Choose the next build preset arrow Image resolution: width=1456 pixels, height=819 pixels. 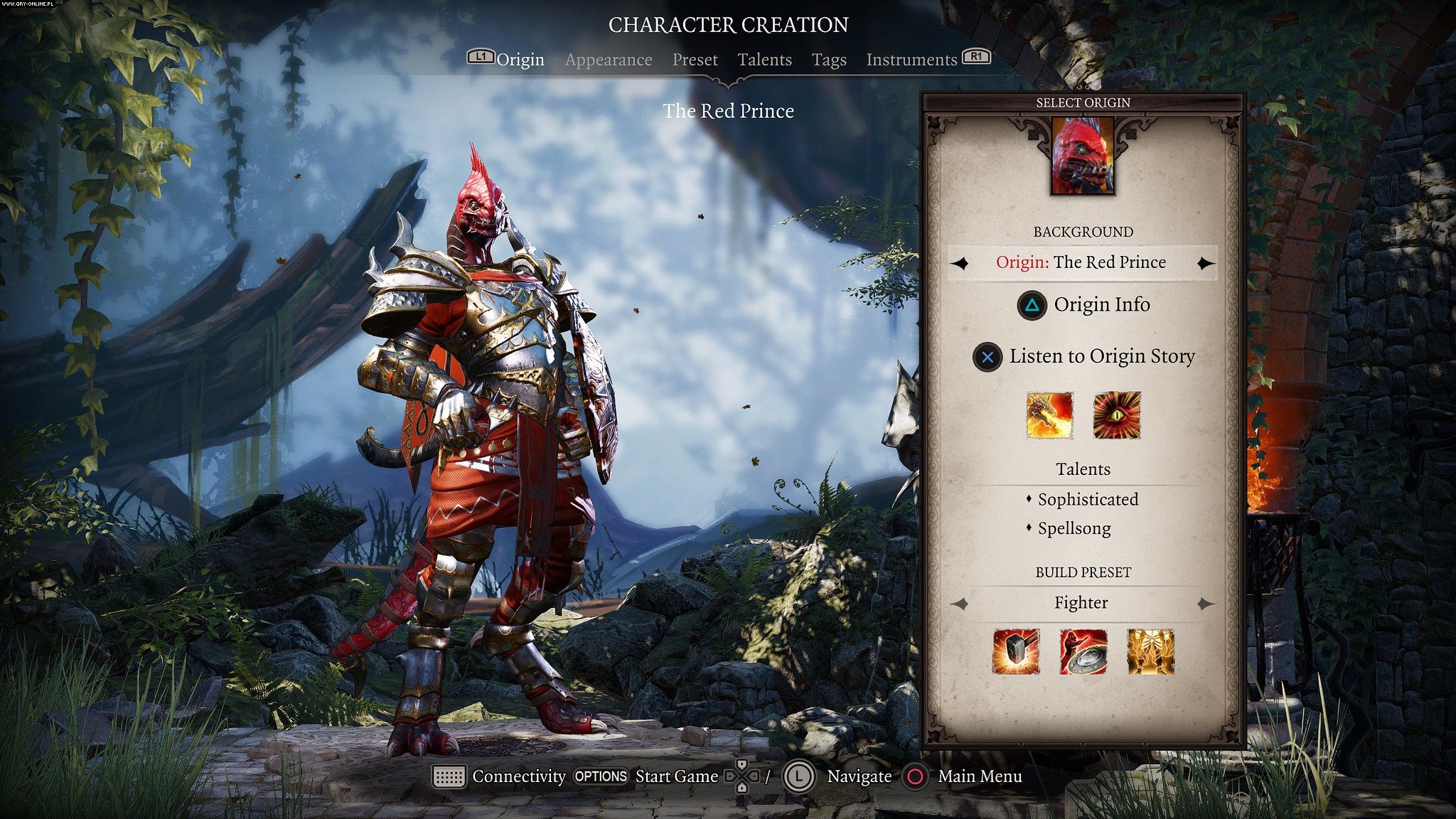(x=1205, y=604)
